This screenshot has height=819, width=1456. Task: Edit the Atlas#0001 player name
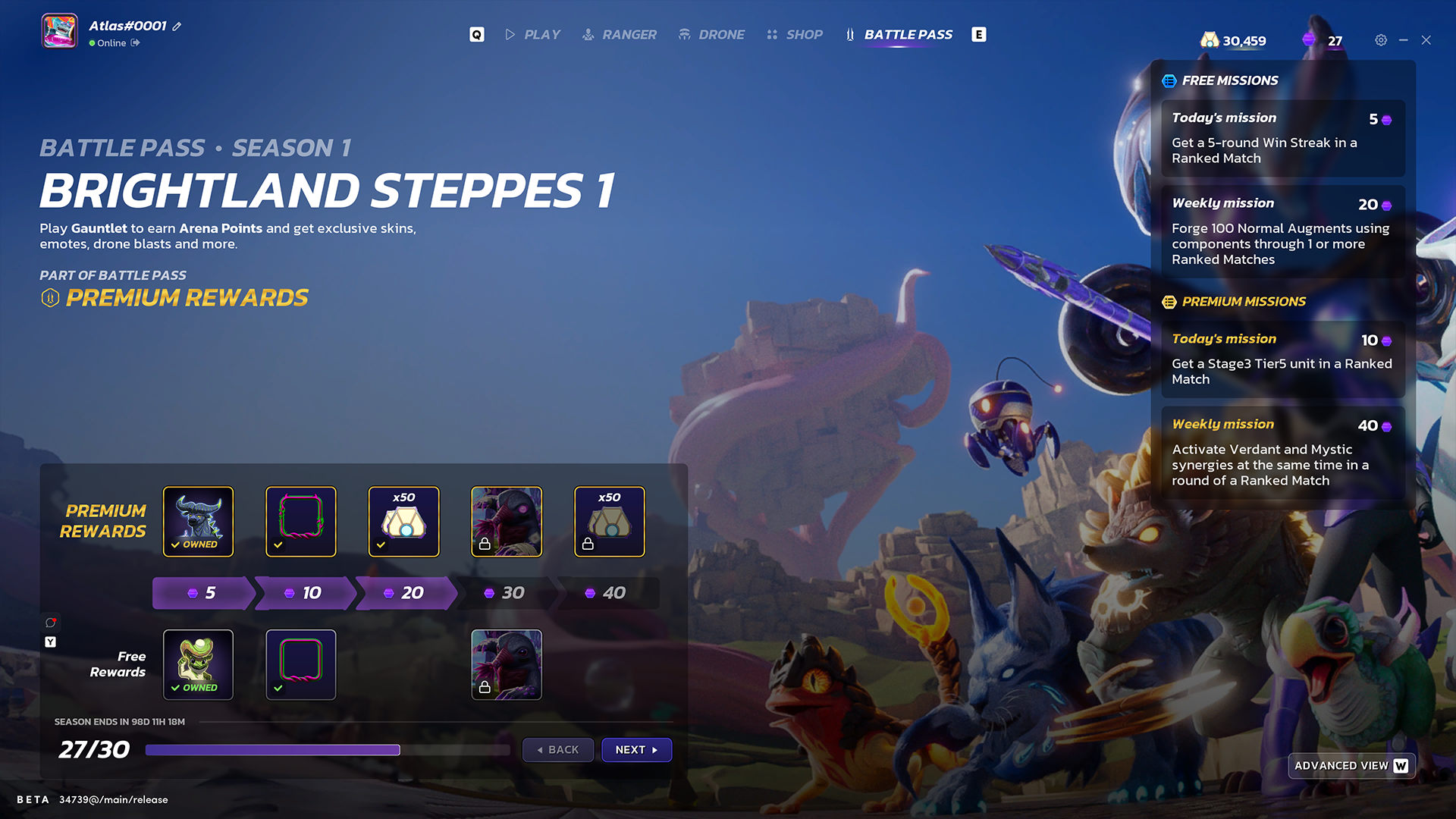(177, 27)
